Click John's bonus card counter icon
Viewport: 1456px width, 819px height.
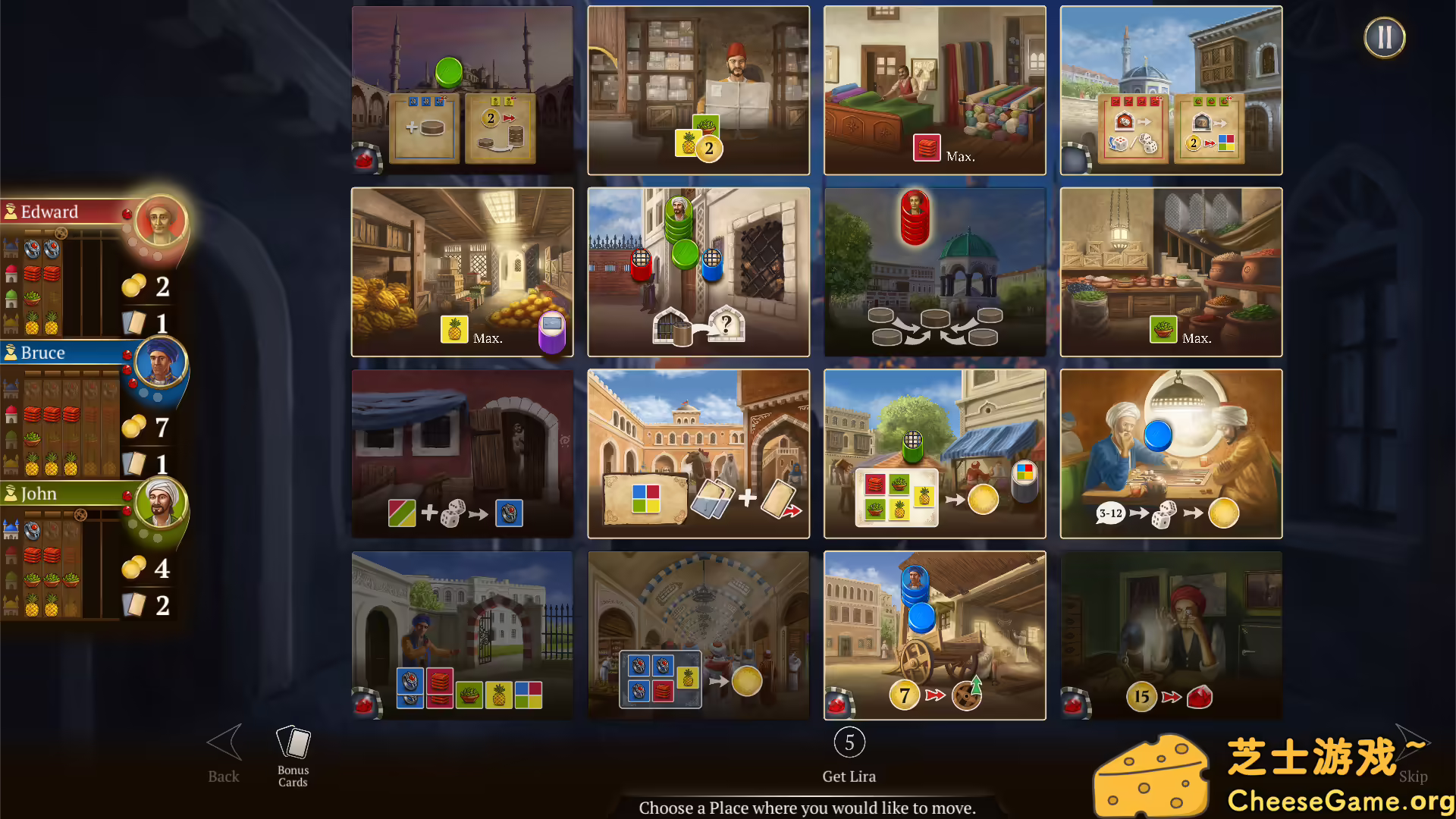(x=135, y=605)
